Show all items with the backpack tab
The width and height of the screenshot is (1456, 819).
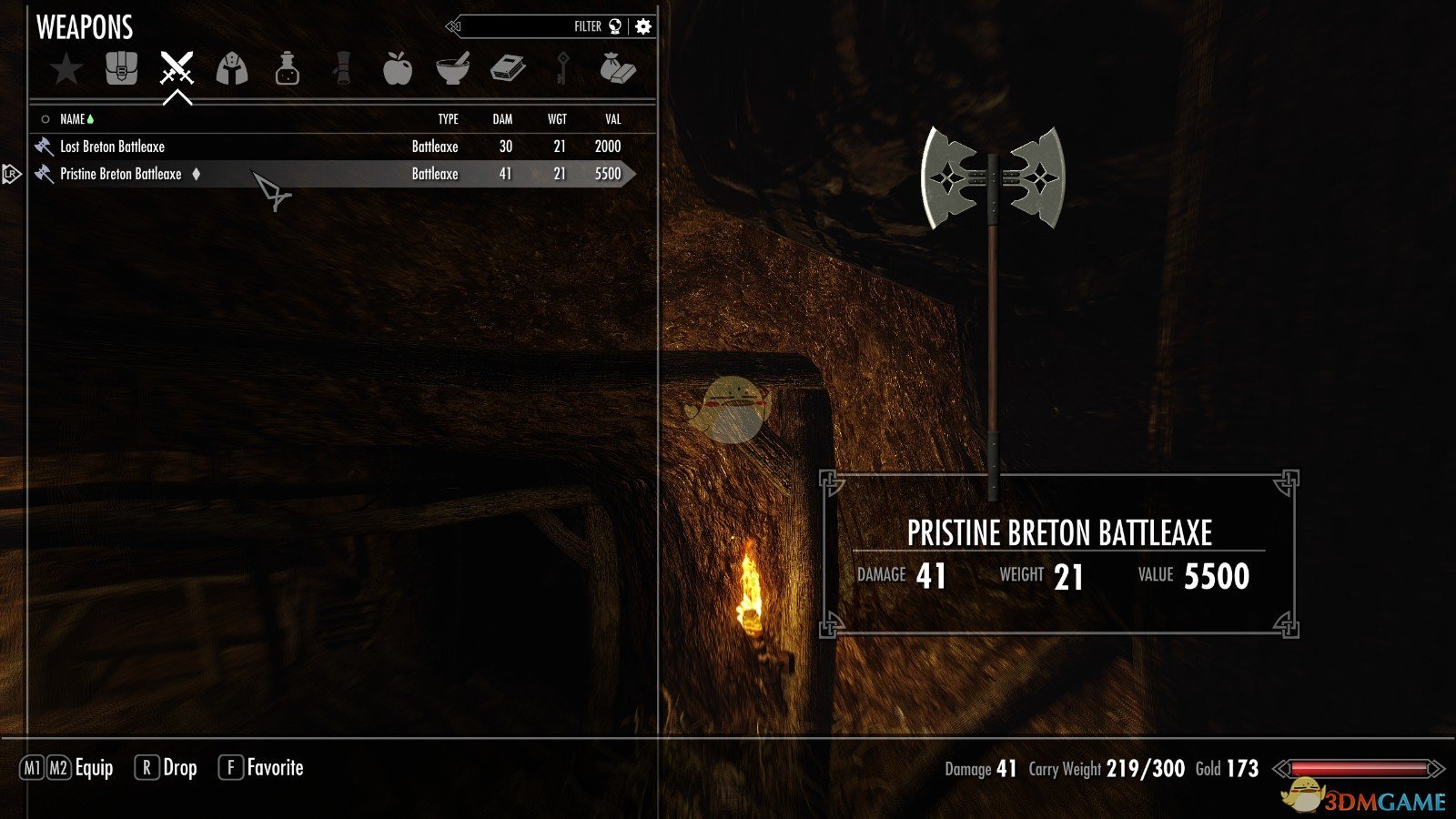coord(121,68)
